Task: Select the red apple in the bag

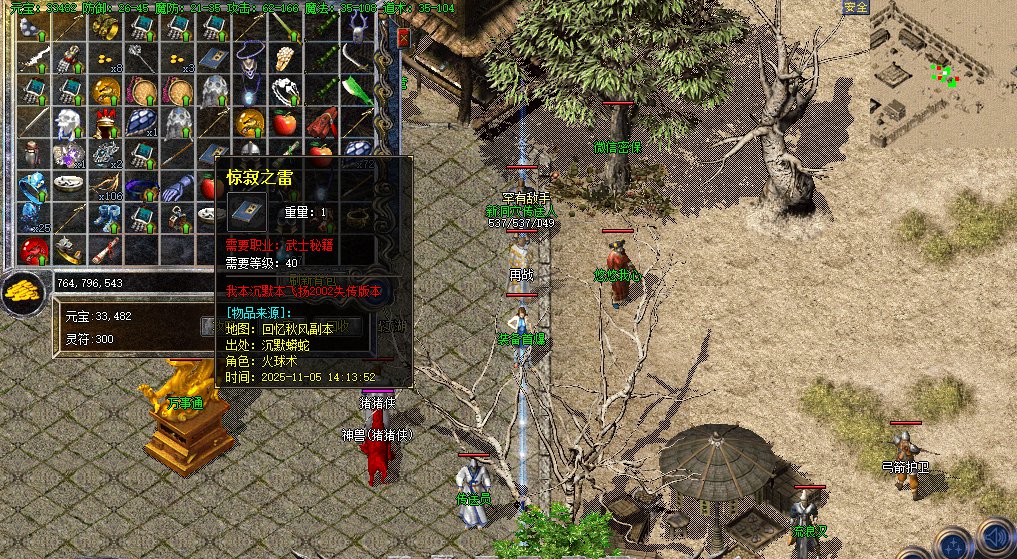Action: (x=284, y=124)
